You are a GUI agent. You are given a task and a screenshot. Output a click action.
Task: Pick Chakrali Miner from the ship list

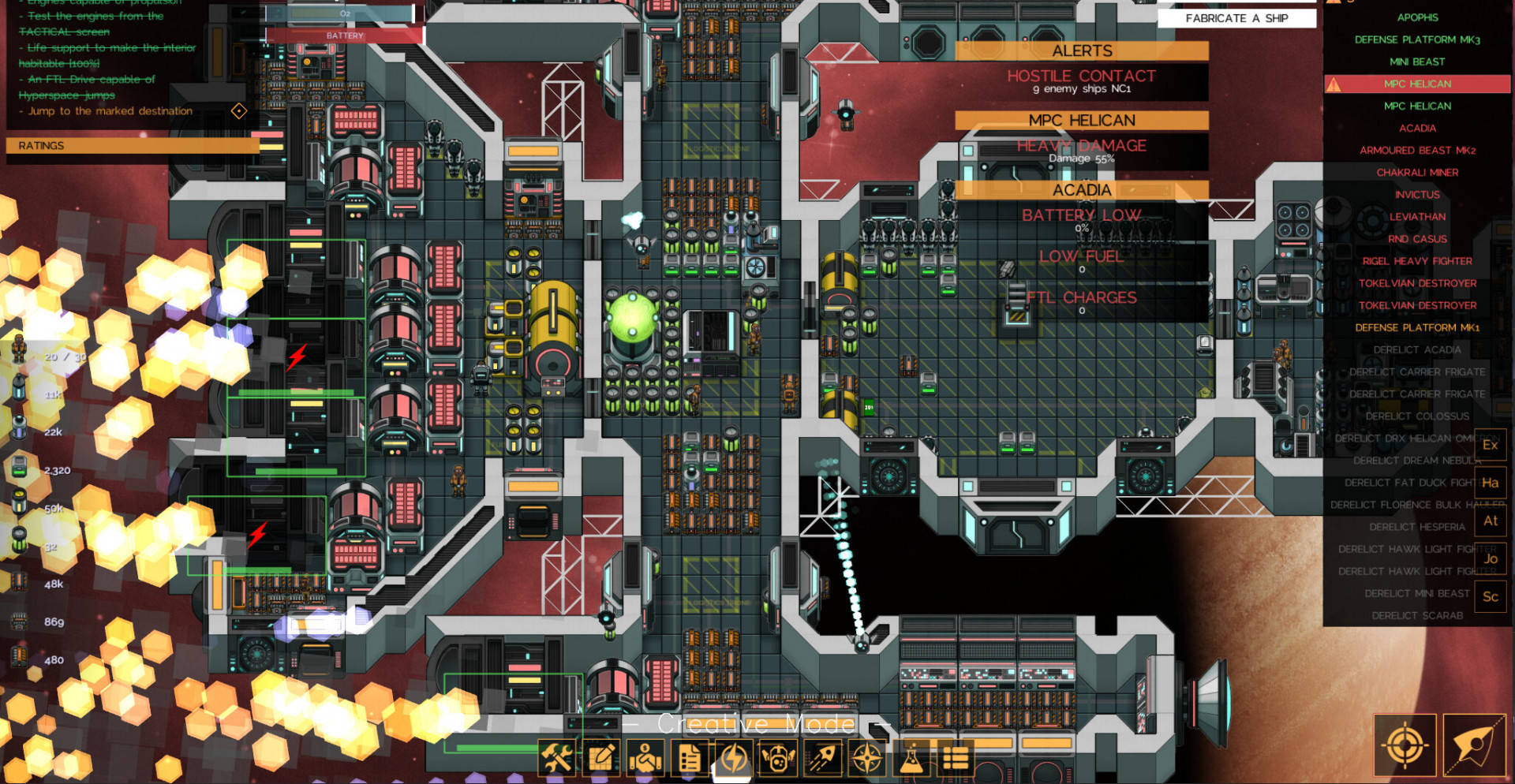coord(1417,172)
